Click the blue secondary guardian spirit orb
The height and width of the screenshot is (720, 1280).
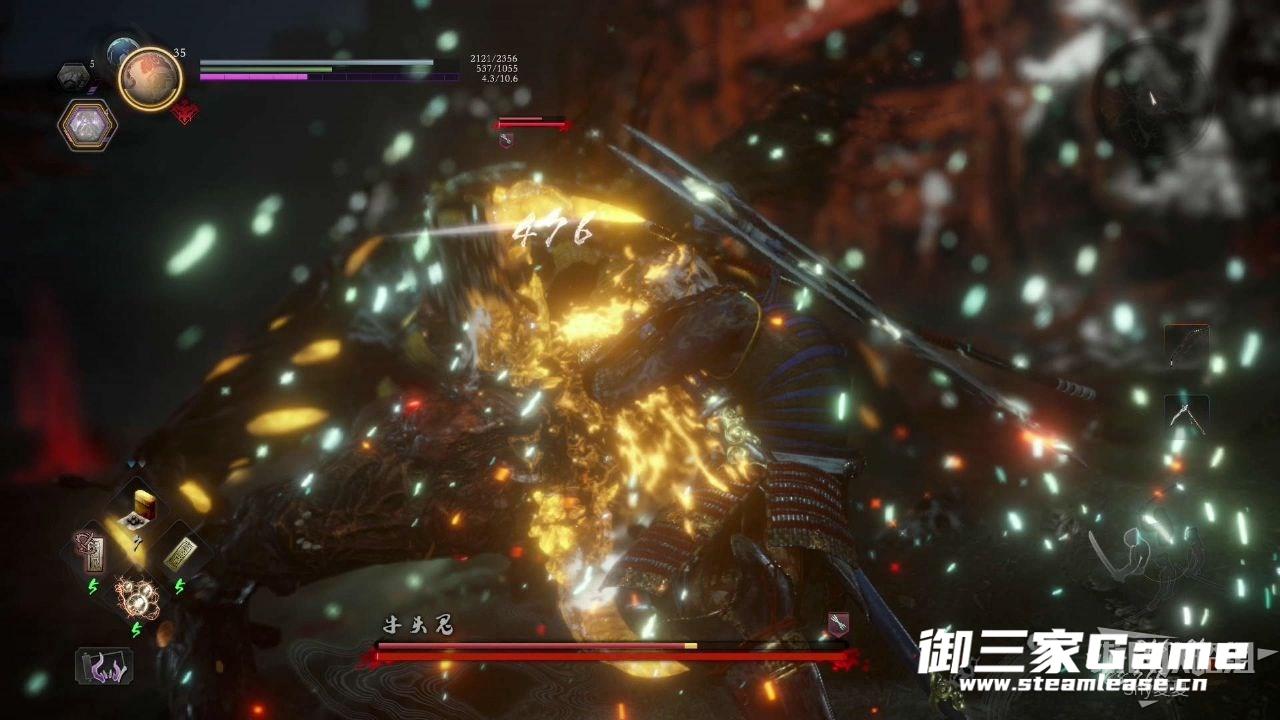(x=122, y=50)
